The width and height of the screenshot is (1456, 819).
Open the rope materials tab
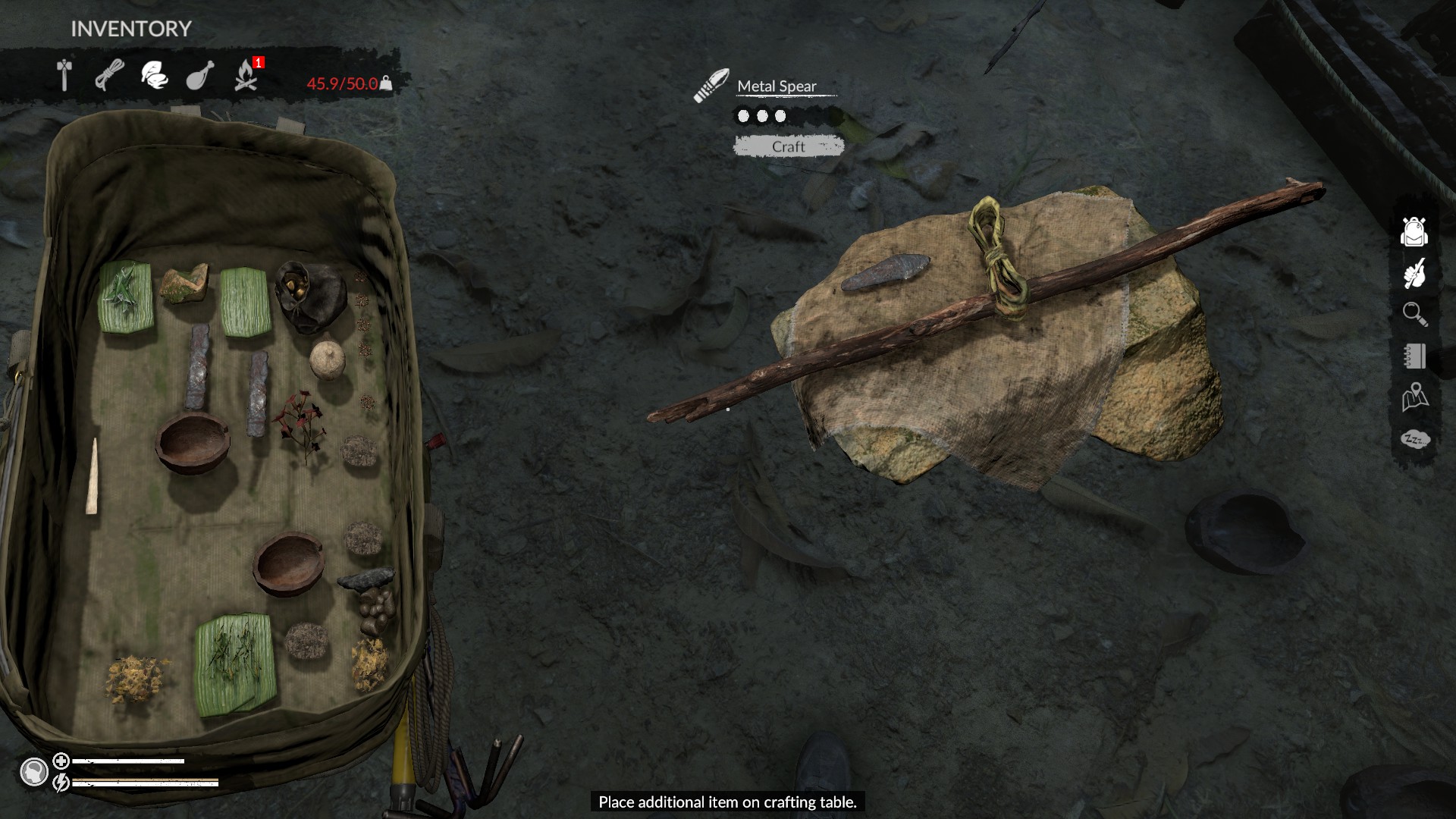tap(109, 76)
